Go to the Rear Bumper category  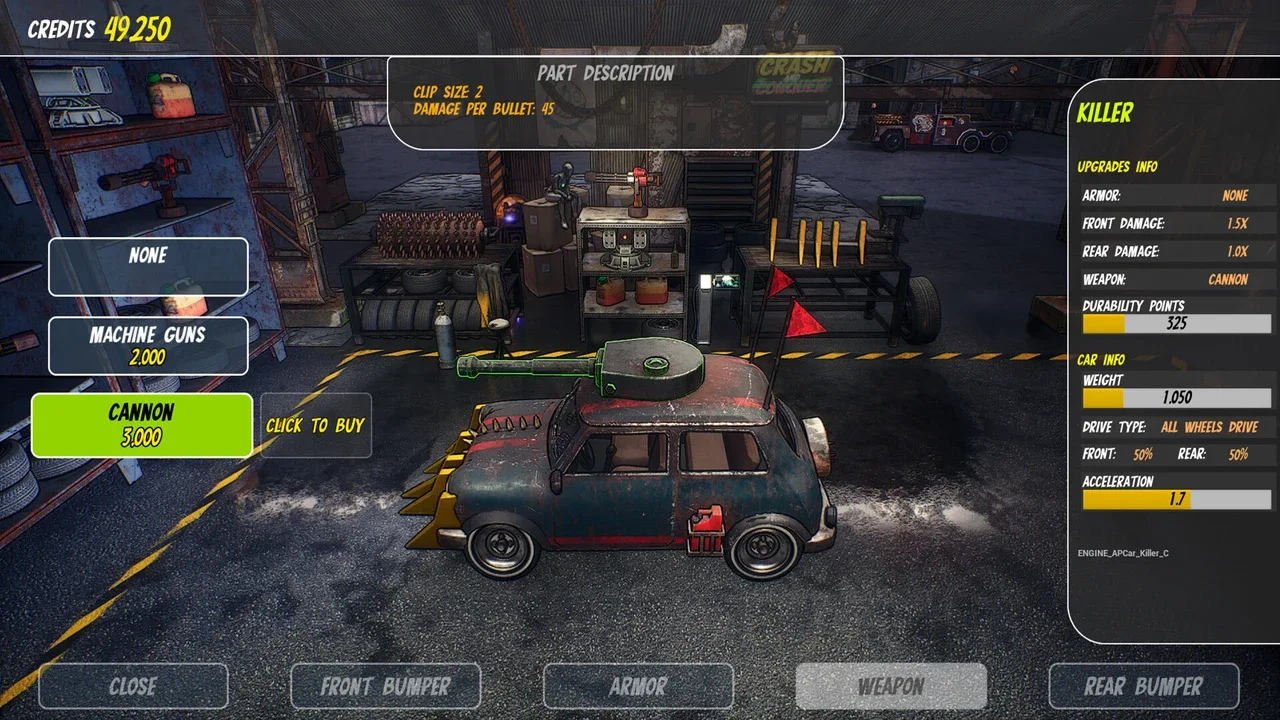pyautogui.click(x=1143, y=686)
